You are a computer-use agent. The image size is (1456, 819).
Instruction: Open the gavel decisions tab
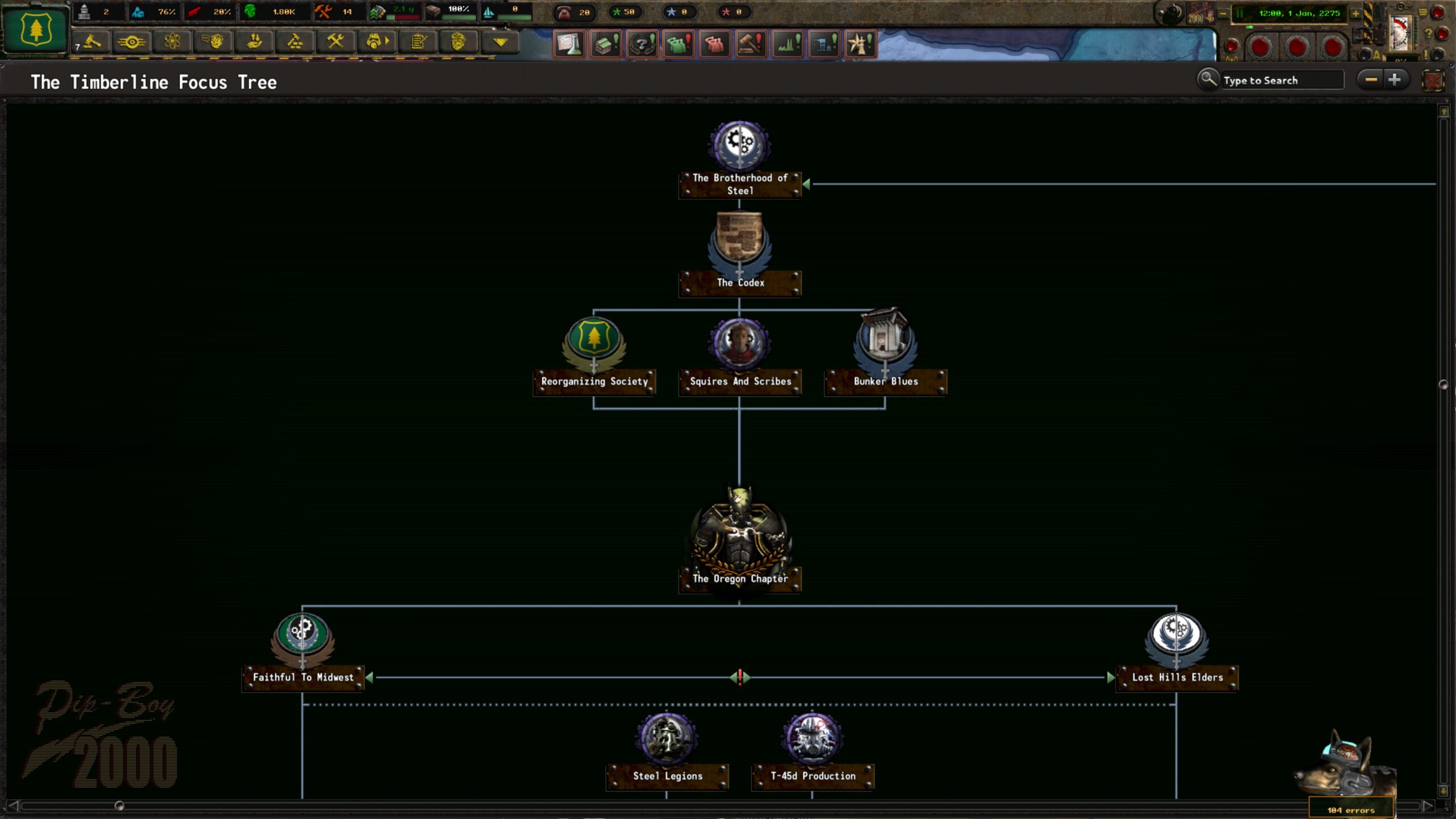92,42
